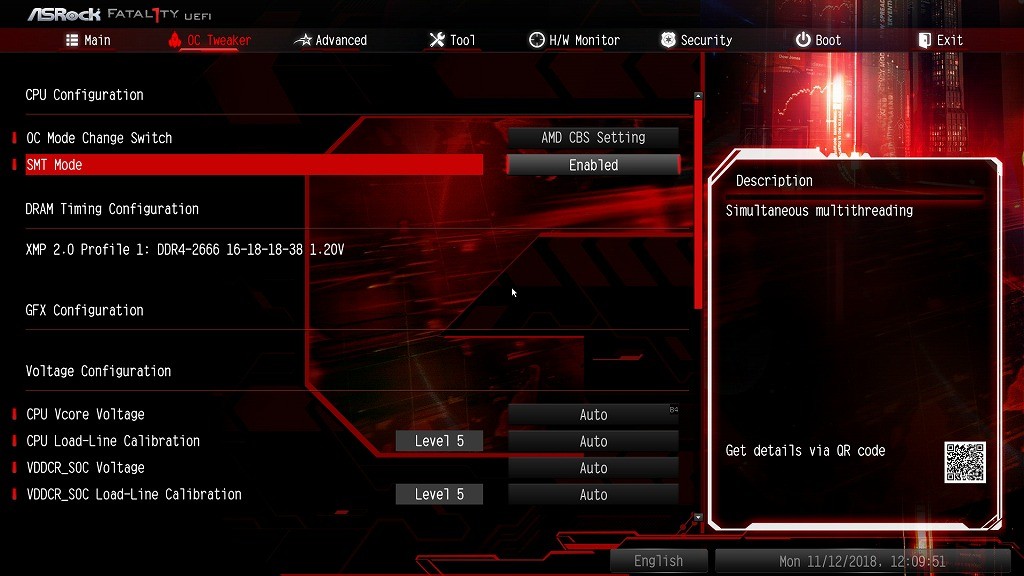Change the VDDCR_SOC Voltage Auto value

(593, 468)
